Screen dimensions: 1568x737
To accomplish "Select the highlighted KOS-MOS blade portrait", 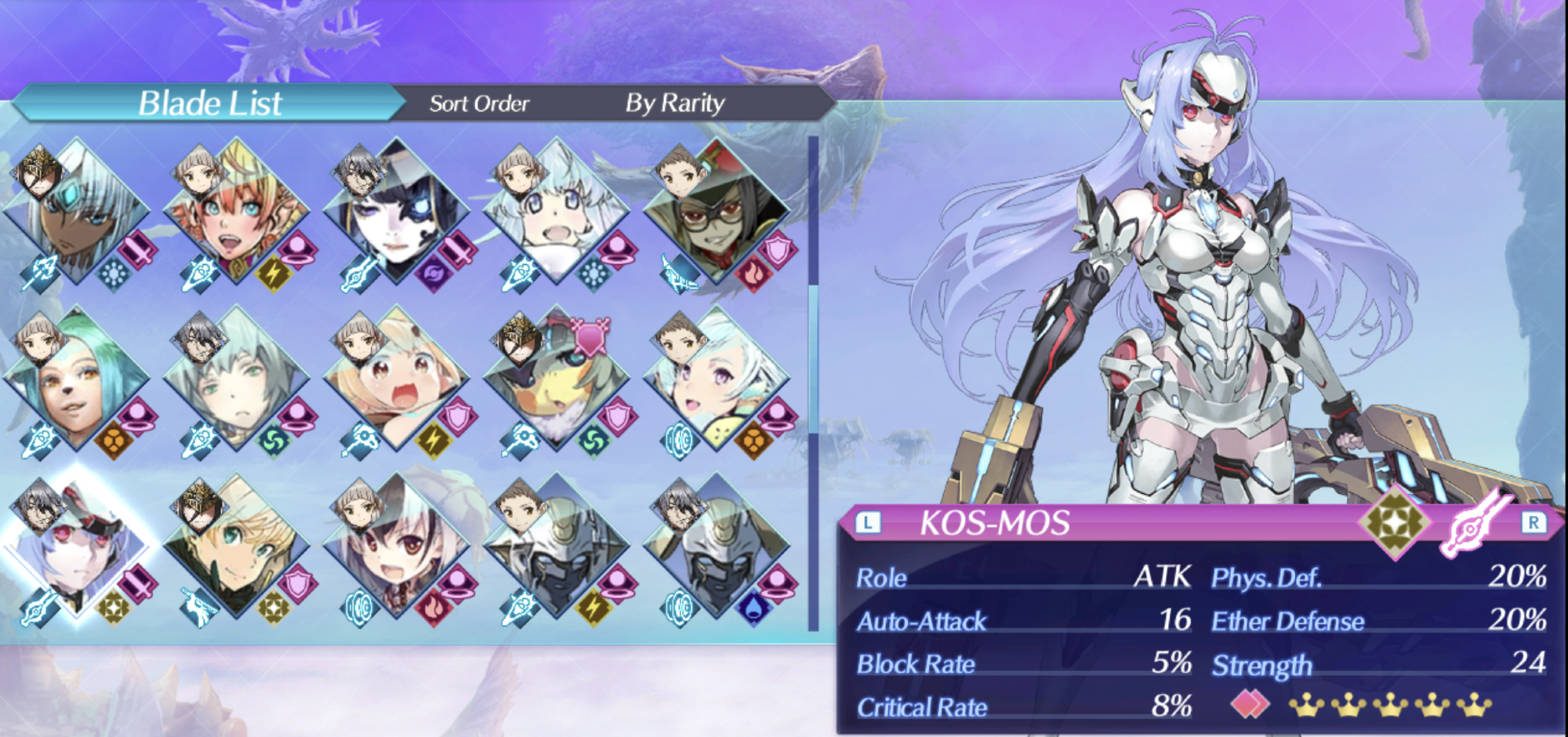I will pos(78,547).
